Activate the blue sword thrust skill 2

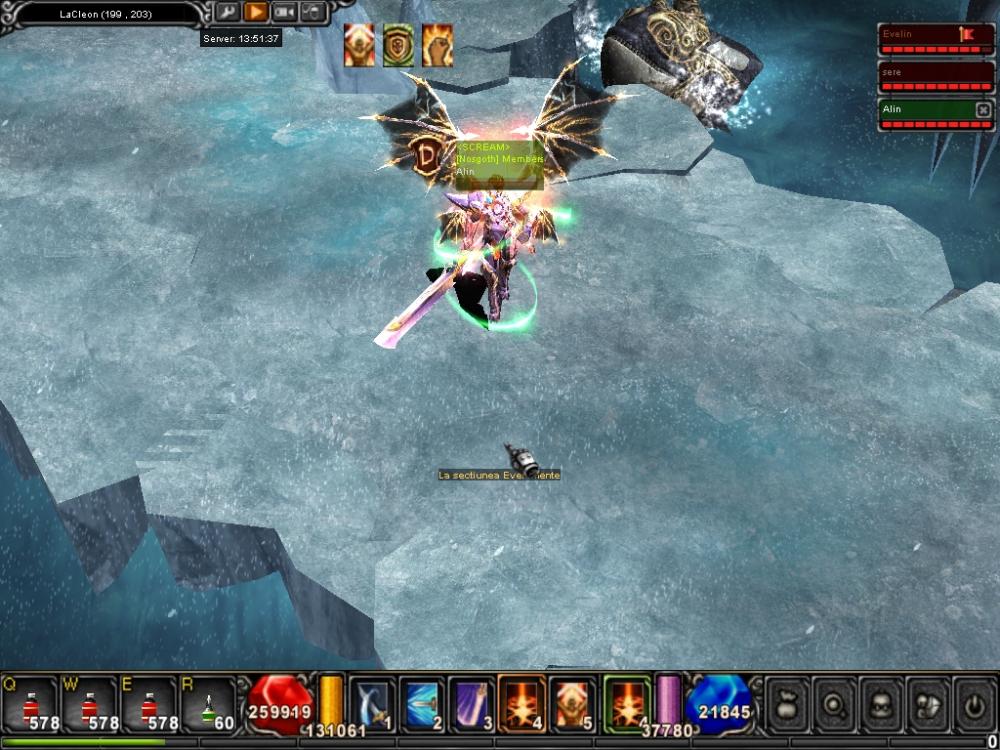(x=422, y=703)
